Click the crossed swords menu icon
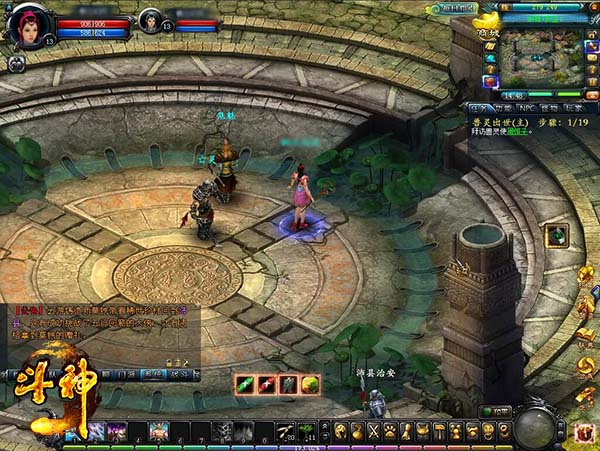The height and width of the screenshot is (451, 600). click(x=374, y=432)
